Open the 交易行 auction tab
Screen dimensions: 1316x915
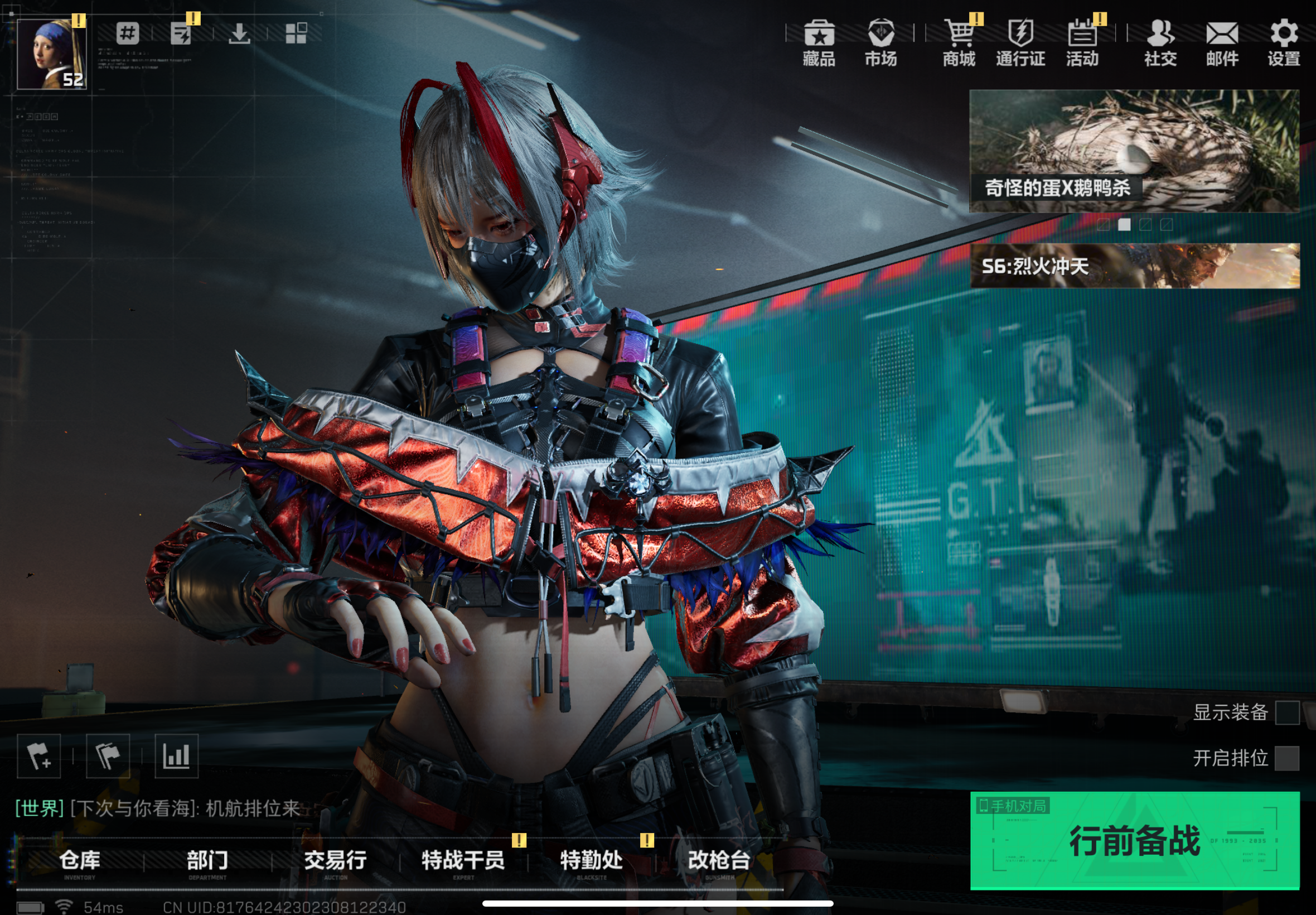[x=335, y=861]
